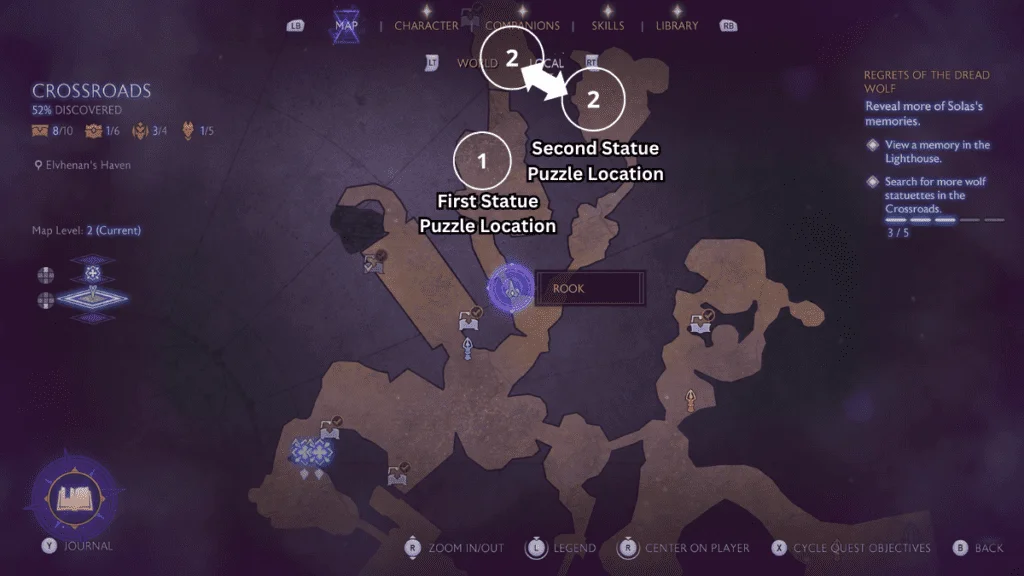Click the Elvhenan's Haven location label
This screenshot has width=1024, height=576.
(88, 165)
